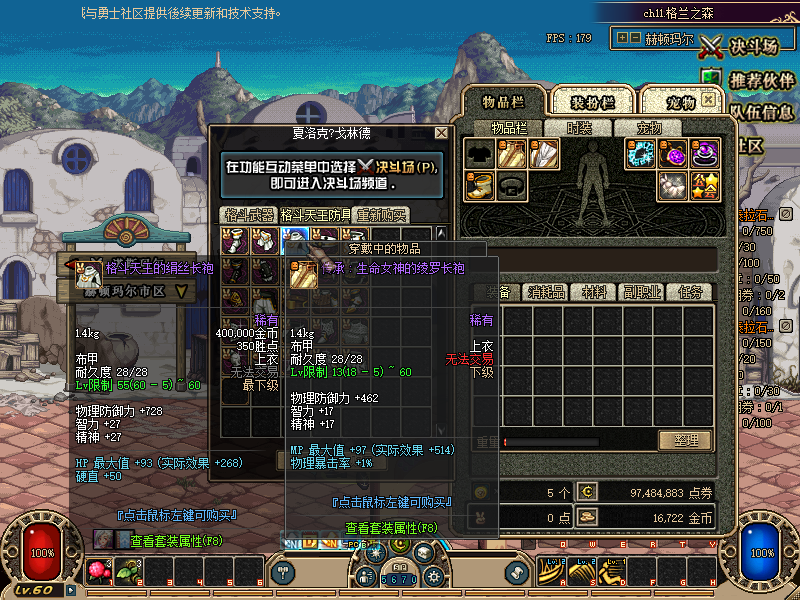This screenshot has height=600, width=800.
Task: Click the red rose hotbar item
Action: pos(99,570)
